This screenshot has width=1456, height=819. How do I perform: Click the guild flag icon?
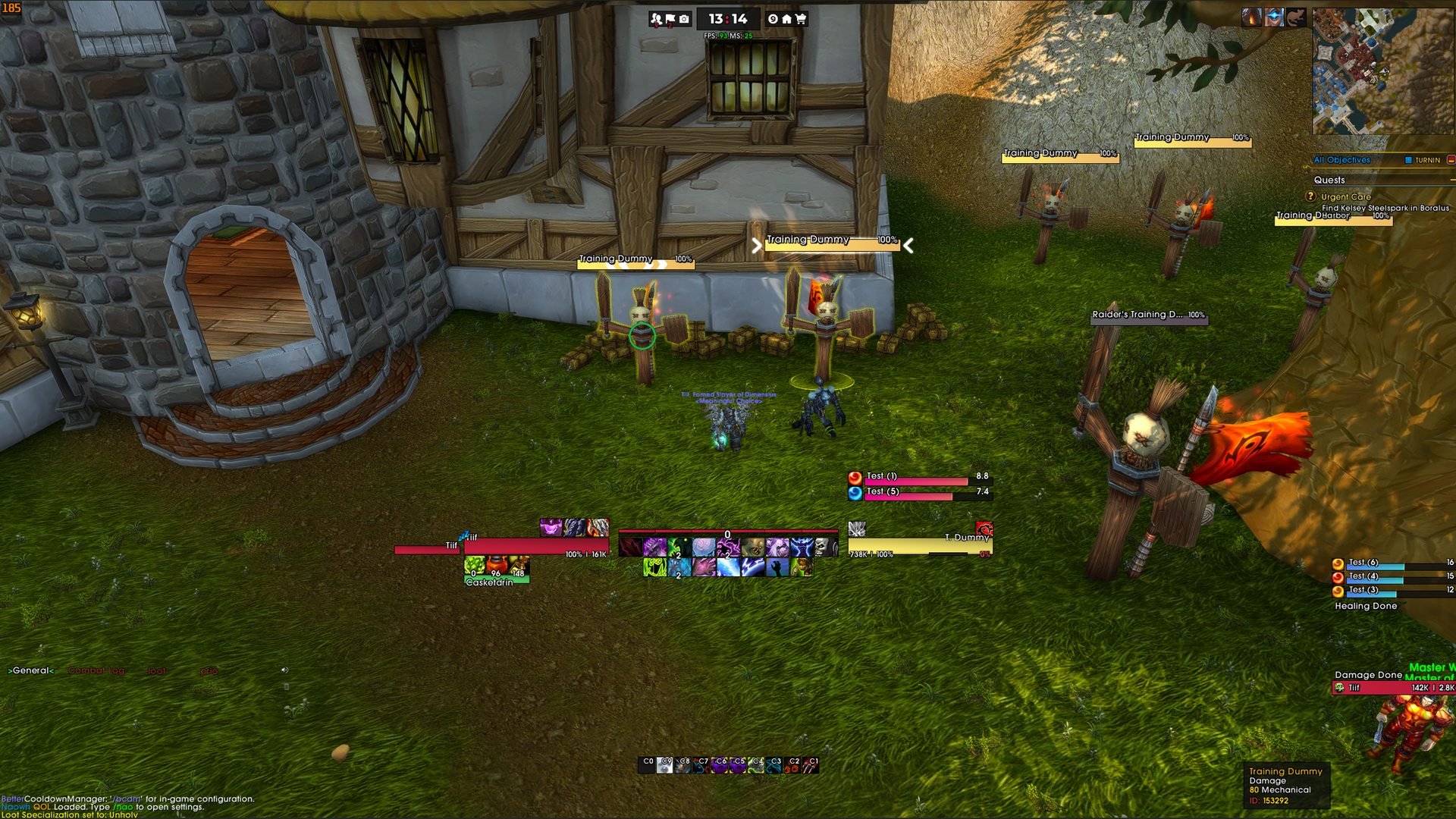[x=670, y=19]
